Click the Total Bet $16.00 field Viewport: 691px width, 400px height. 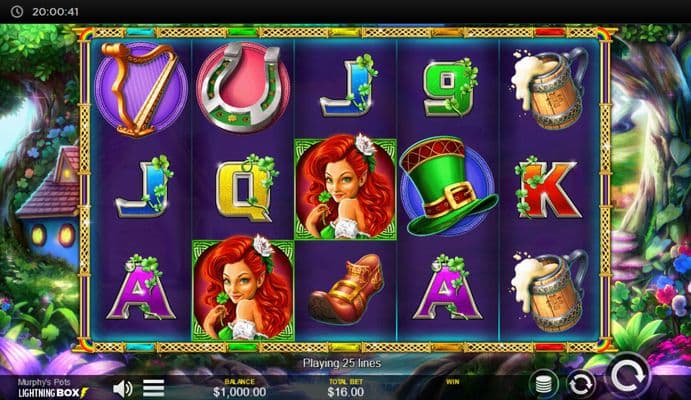pyautogui.click(x=345, y=388)
